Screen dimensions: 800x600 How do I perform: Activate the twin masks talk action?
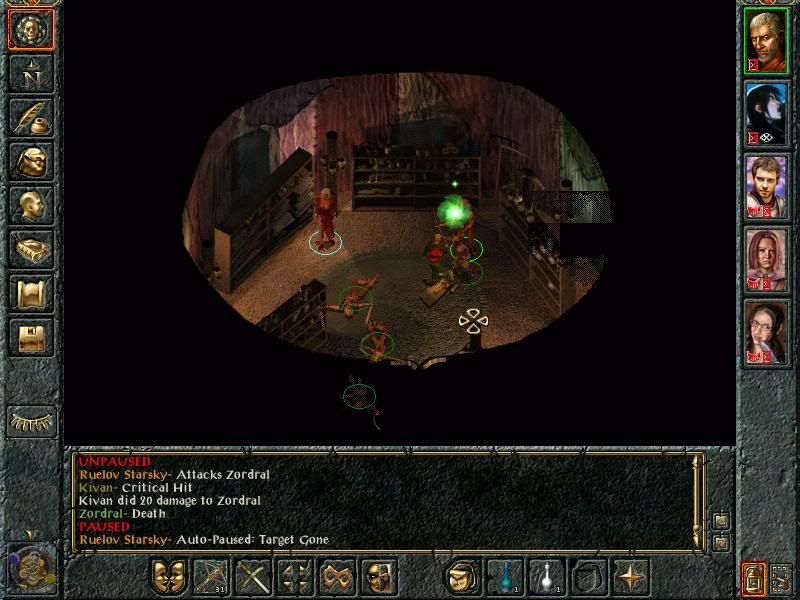click(x=169, y=577)
